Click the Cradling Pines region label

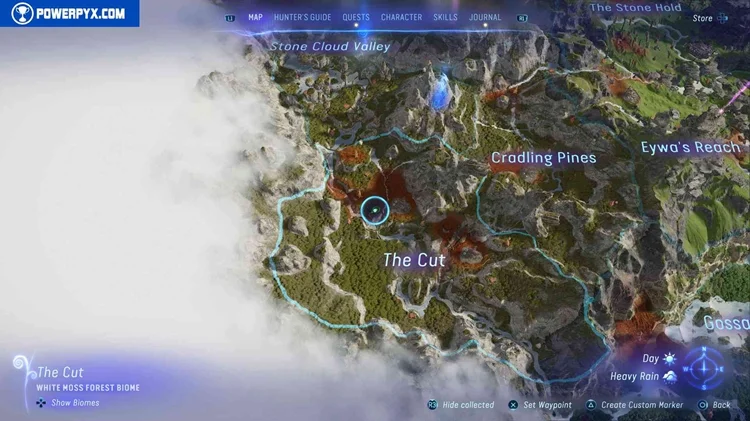[x=543, y=158]
